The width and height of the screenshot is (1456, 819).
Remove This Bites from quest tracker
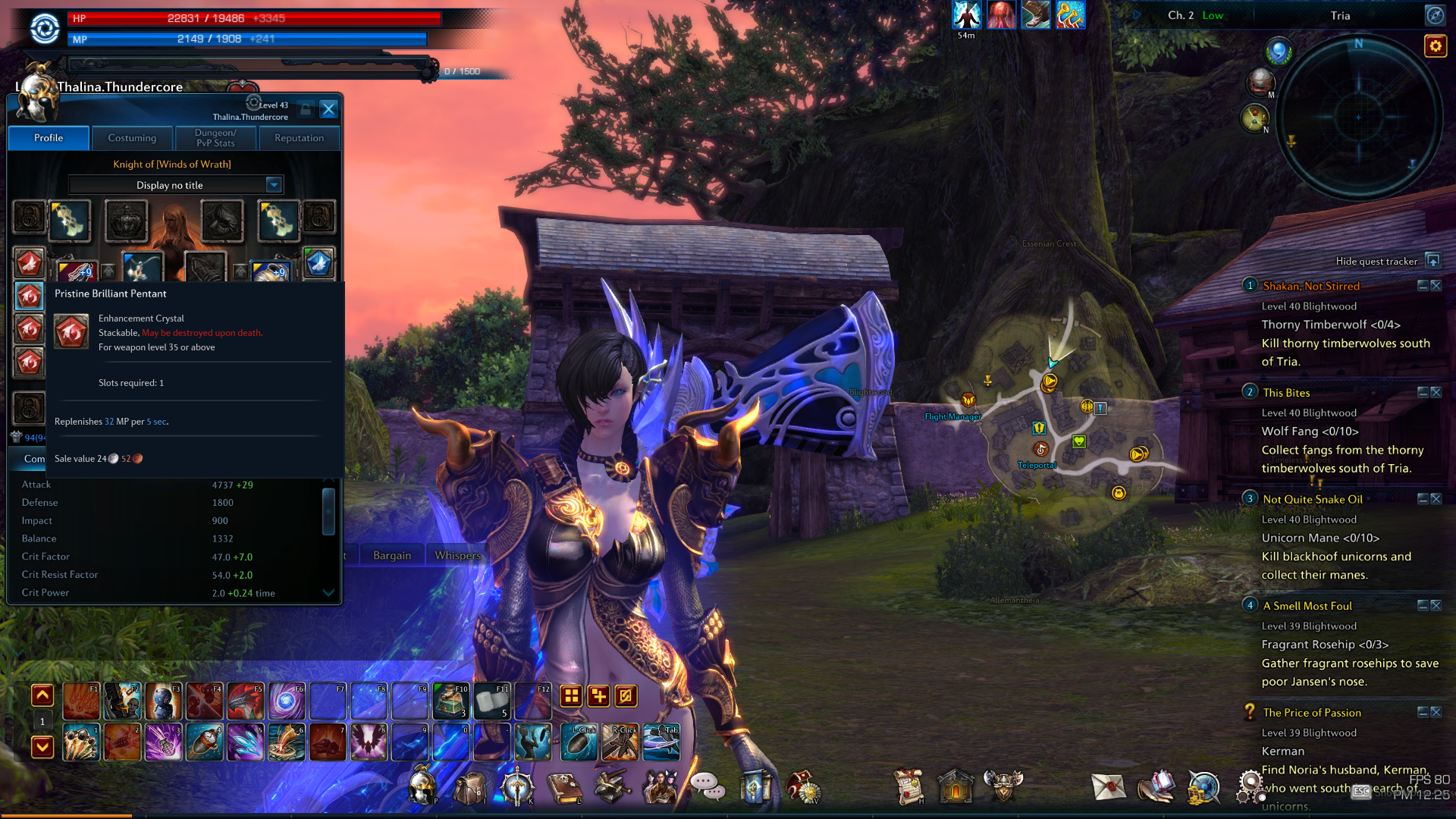(x=1436, y=393)
